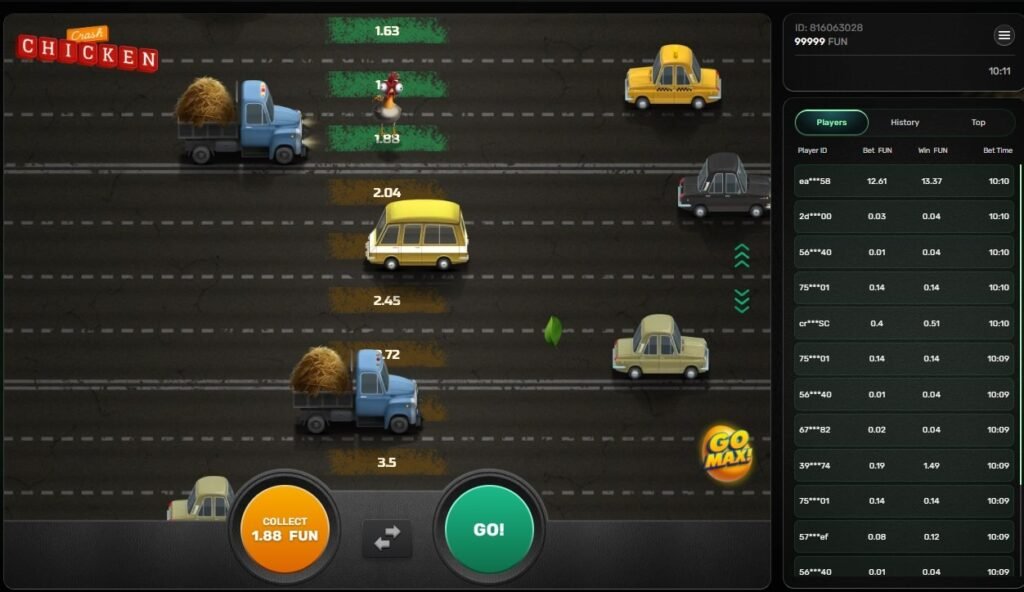The width and height of the screenshot is (1024, 592).
Task: Open the hamburger menu
Action: [x=1004, y=36]
